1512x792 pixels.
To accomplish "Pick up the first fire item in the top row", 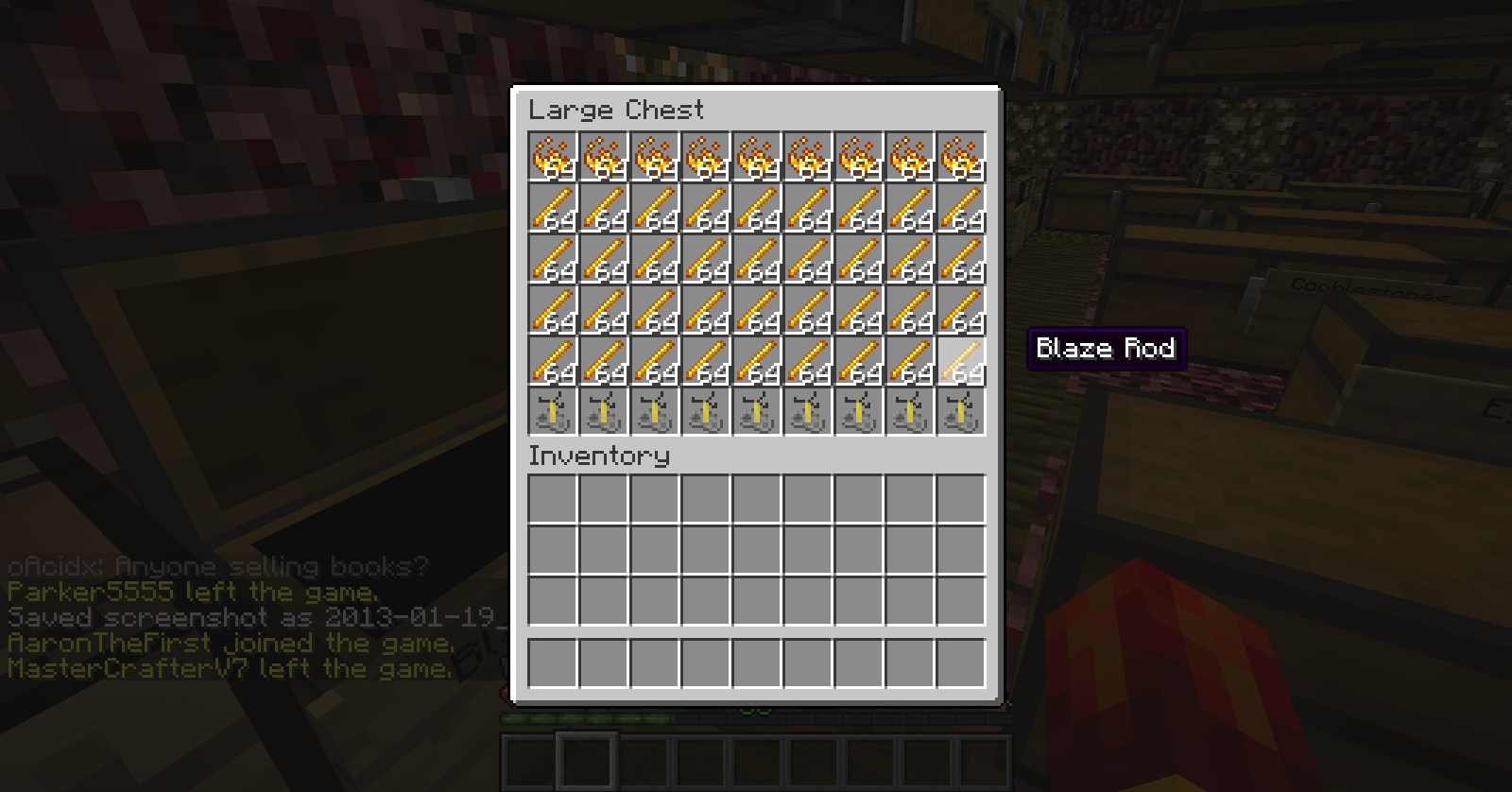I will (x=553, y=156).
